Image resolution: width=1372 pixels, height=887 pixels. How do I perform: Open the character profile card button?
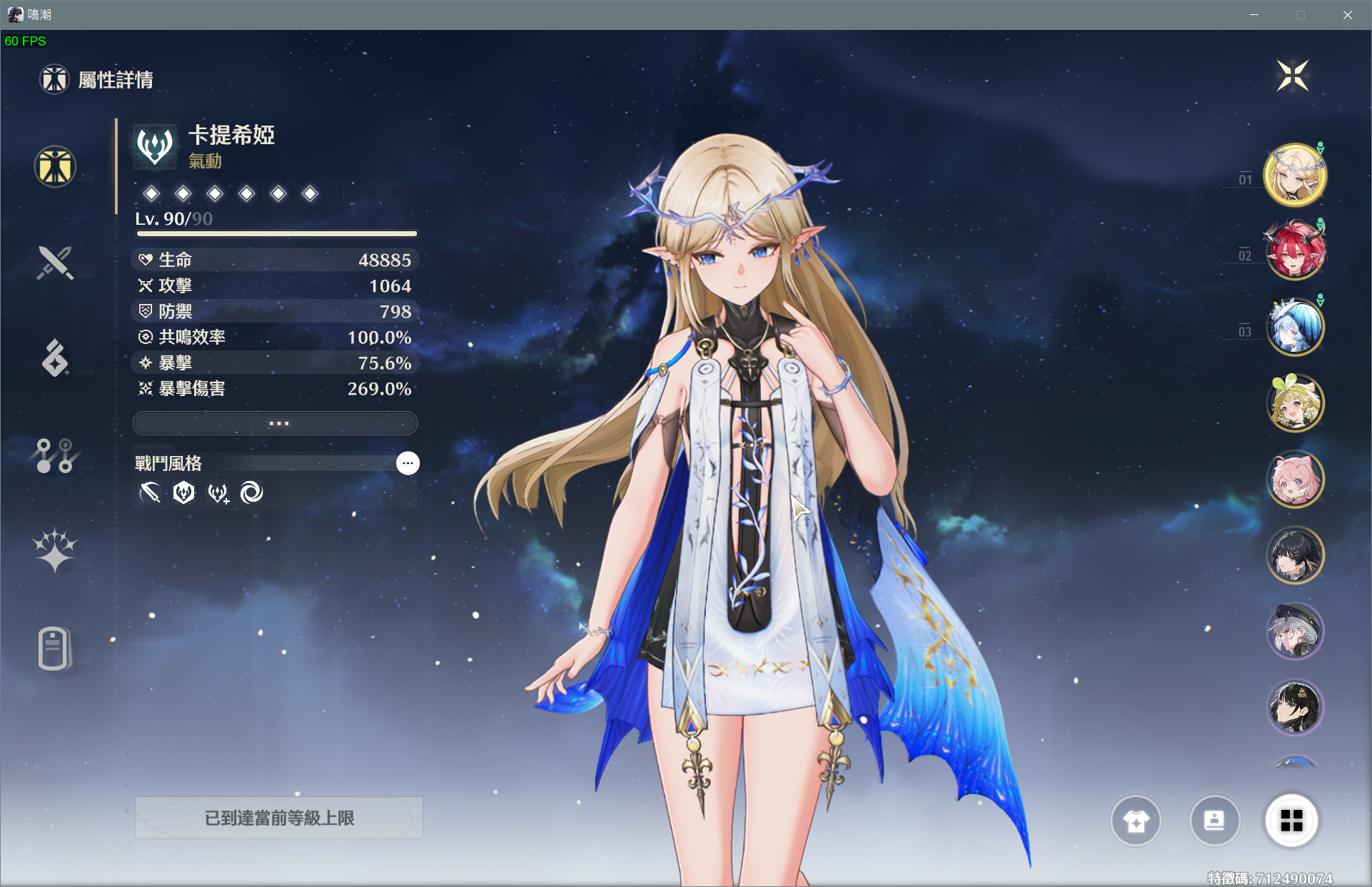tap(1214, 821)
